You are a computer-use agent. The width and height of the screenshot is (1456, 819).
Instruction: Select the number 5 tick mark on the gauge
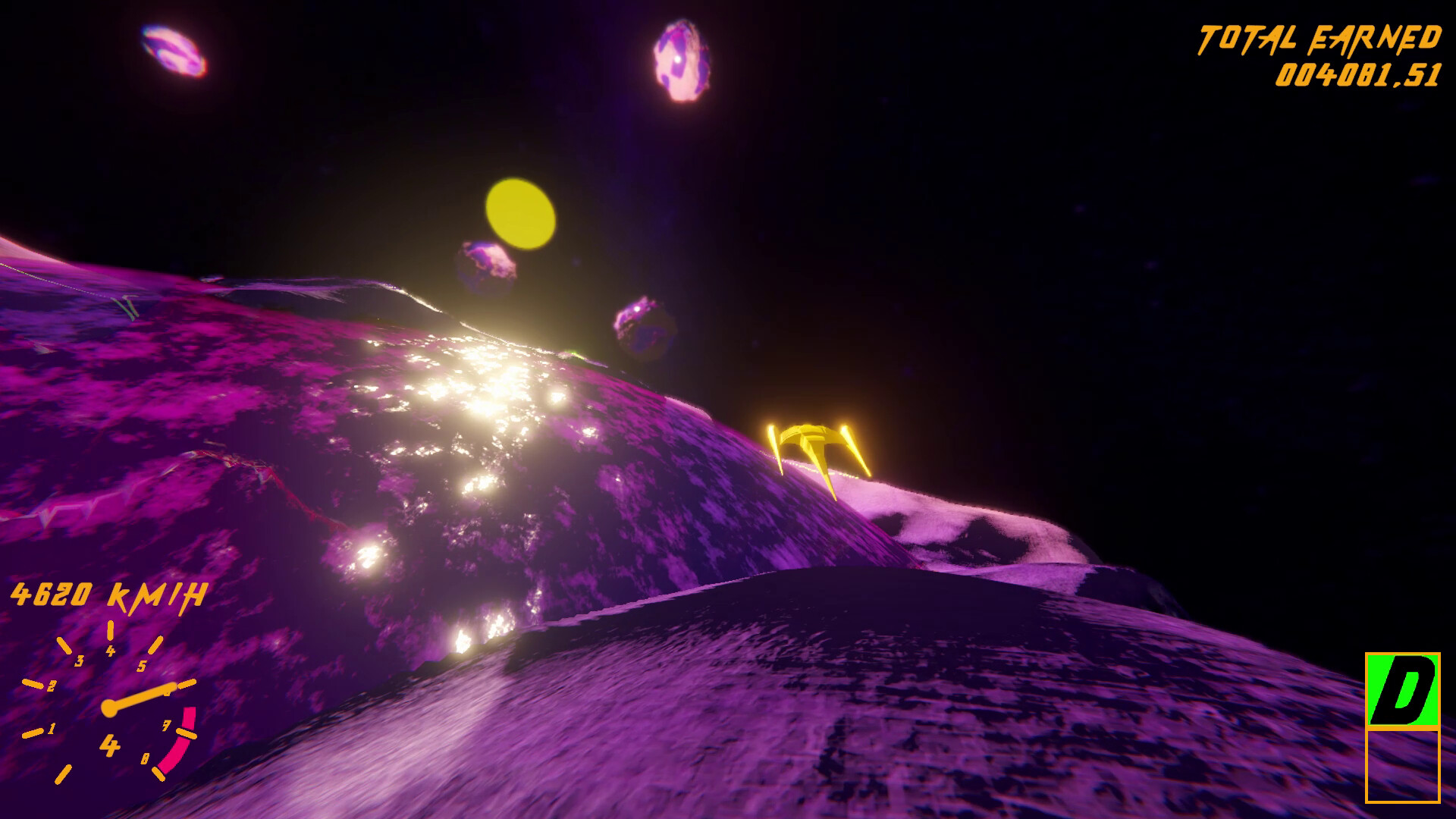(143, 667)
